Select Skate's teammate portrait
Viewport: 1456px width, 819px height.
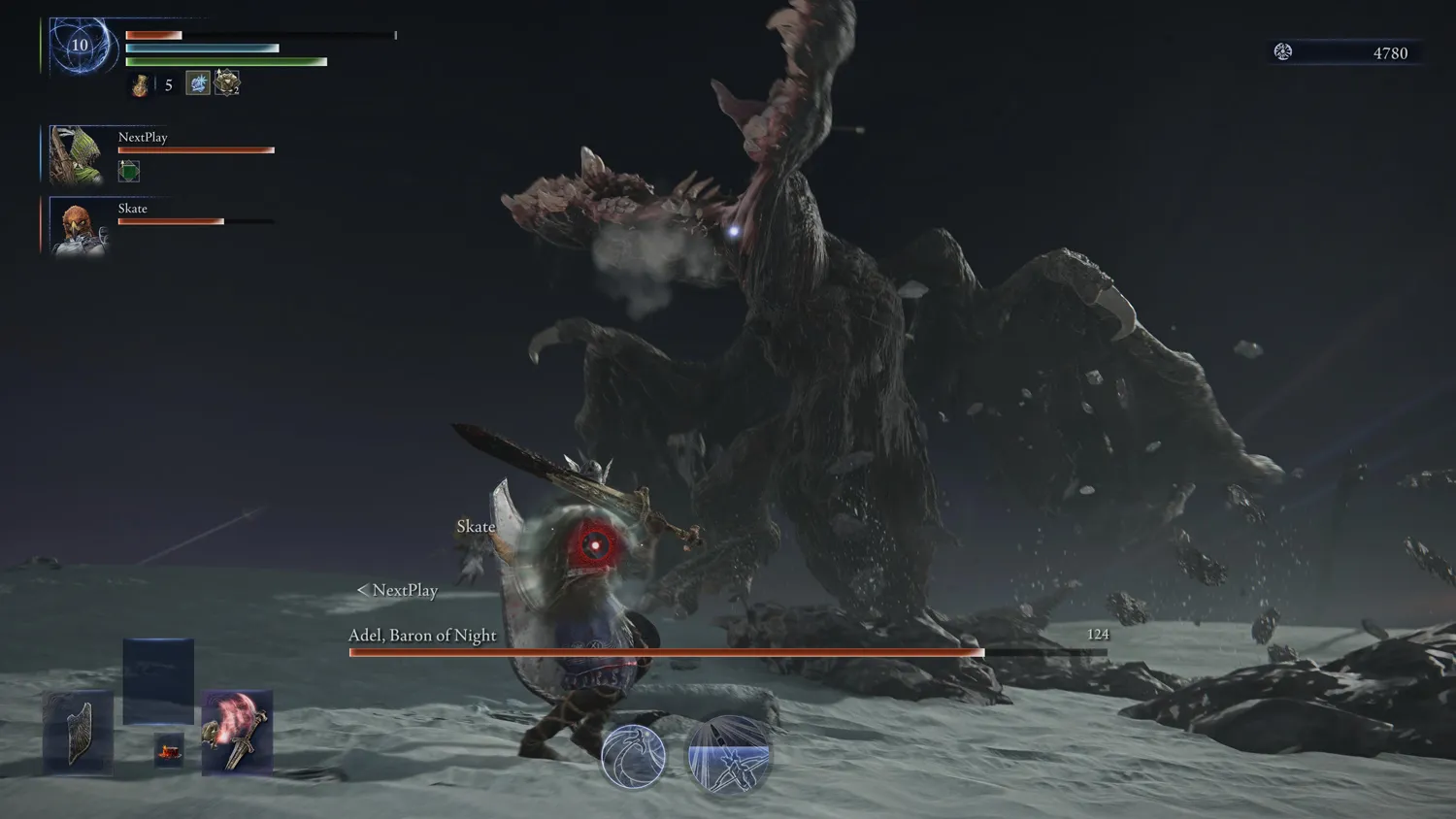click(x=76, y=227)
